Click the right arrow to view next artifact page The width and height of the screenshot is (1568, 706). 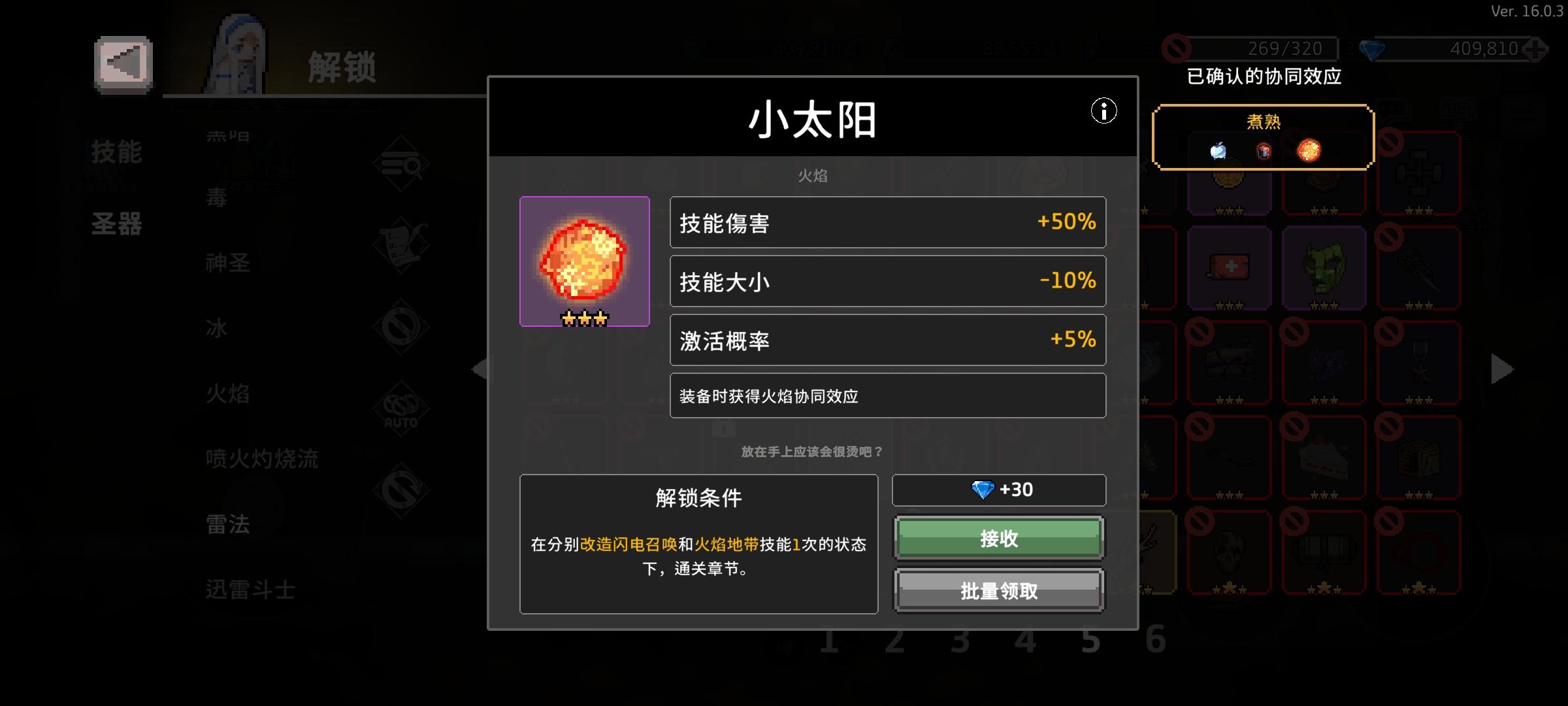pyautogui.click(x=1501, y=367)
